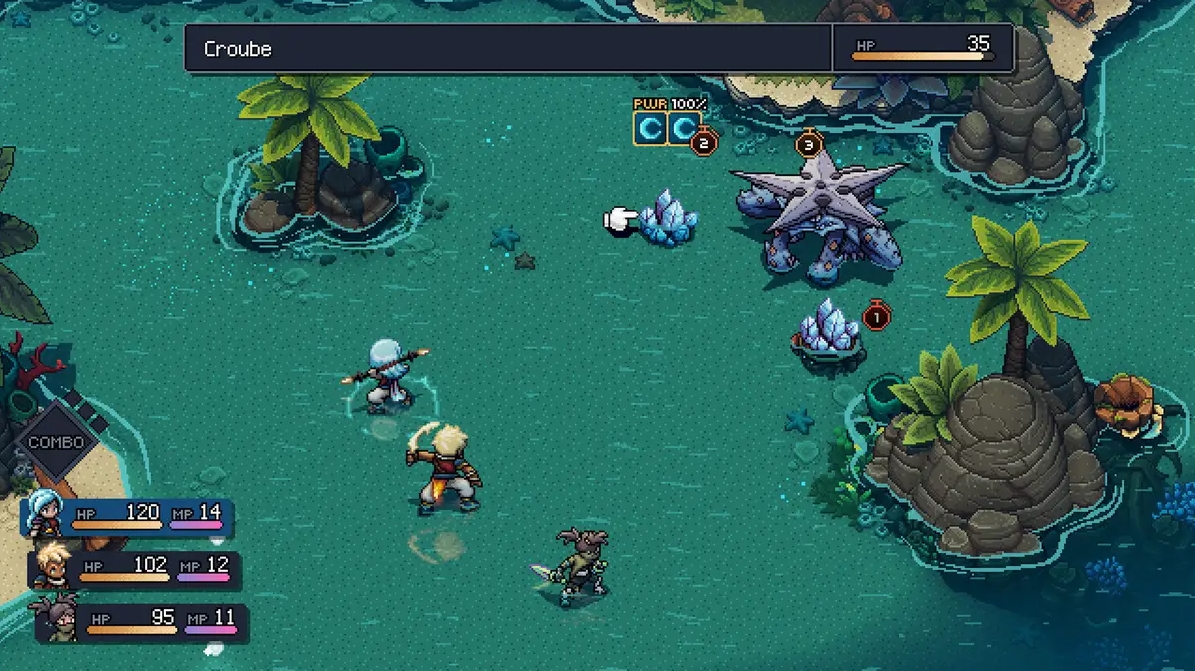
Task: Confirm the Croube marked by the hand cursor
Action: pos(667,217)
